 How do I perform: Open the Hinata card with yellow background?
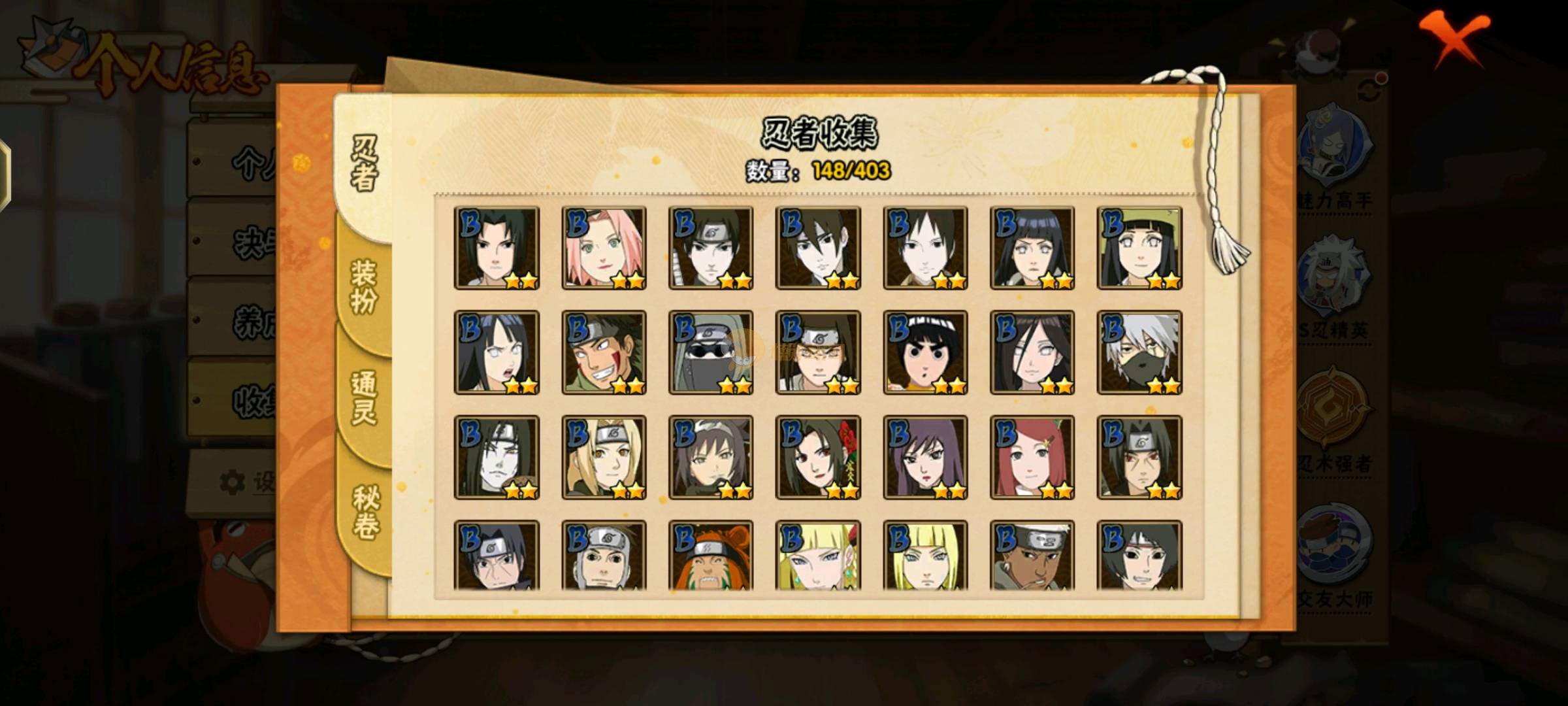coord(1139,248)
